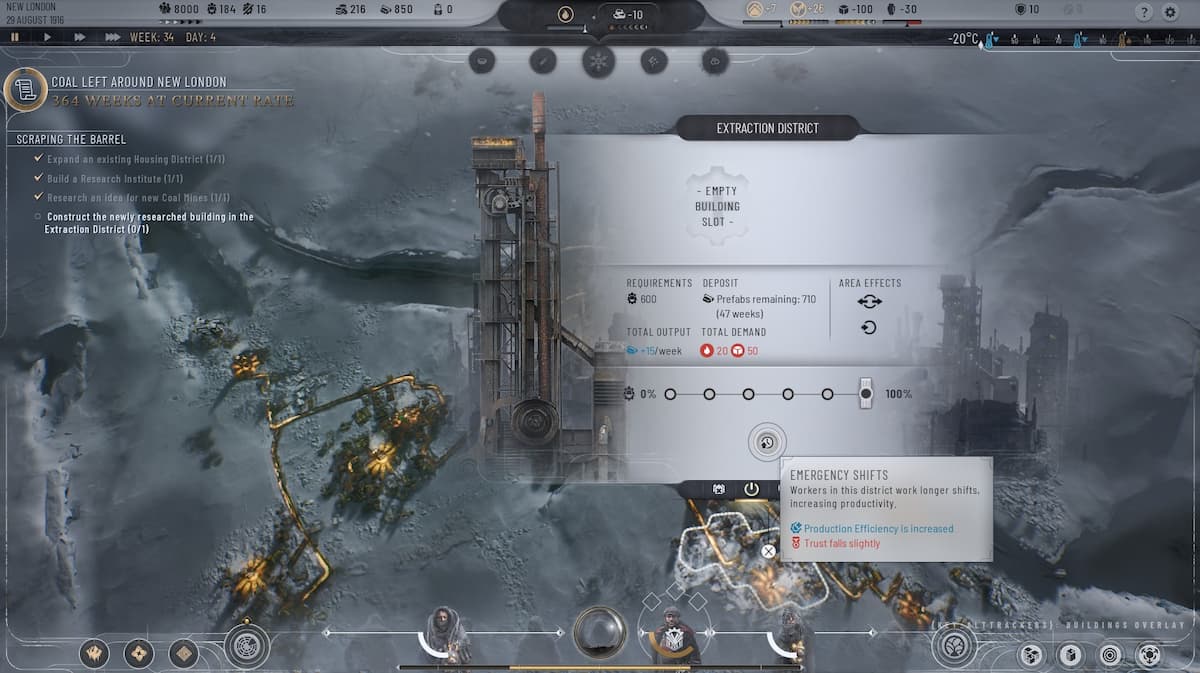Open the central council orb button
The width and height of the screenshot is (1200, 673).
coord(599,633)
